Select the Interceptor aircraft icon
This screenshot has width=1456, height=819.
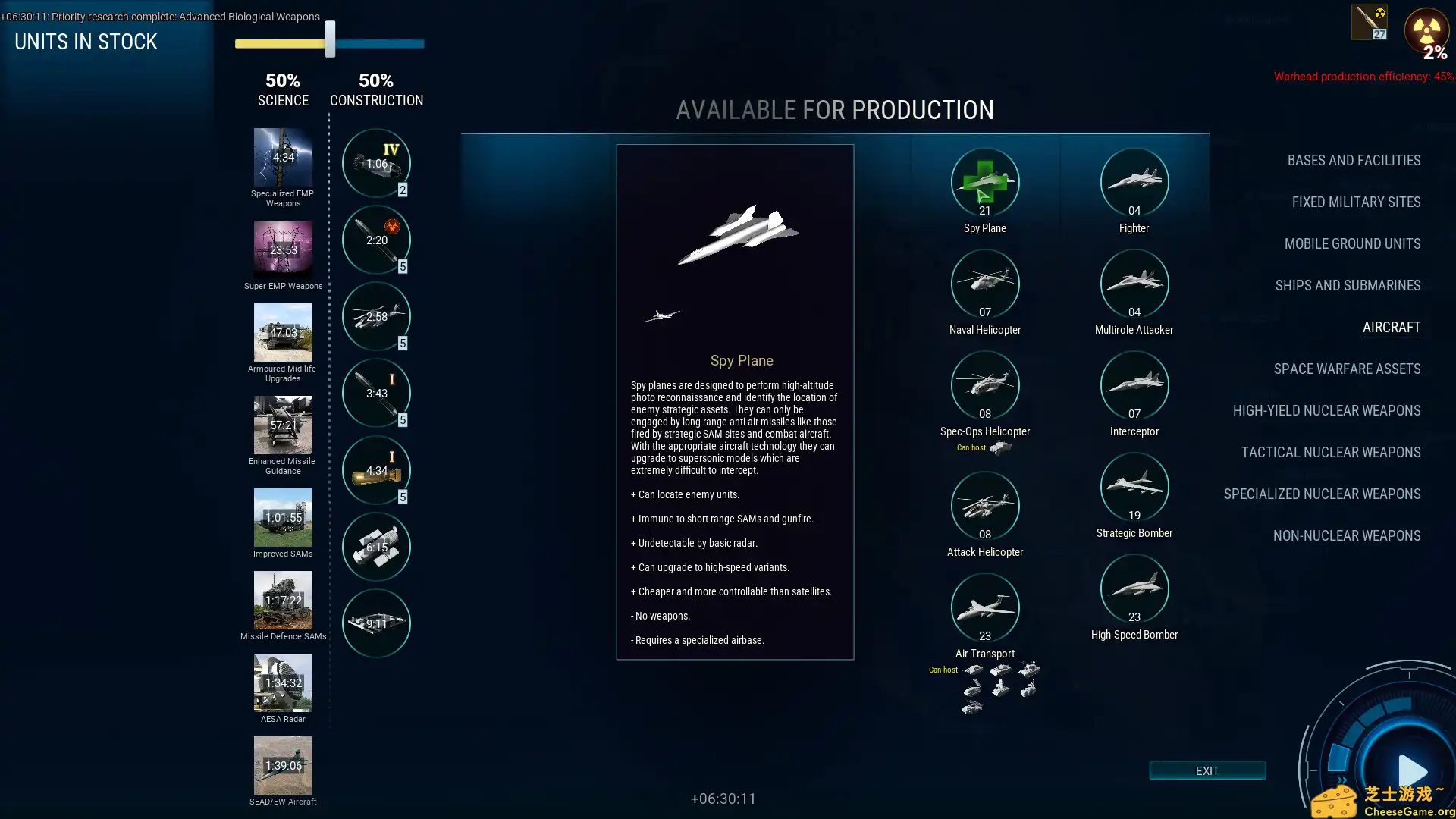coord(1134,385)
